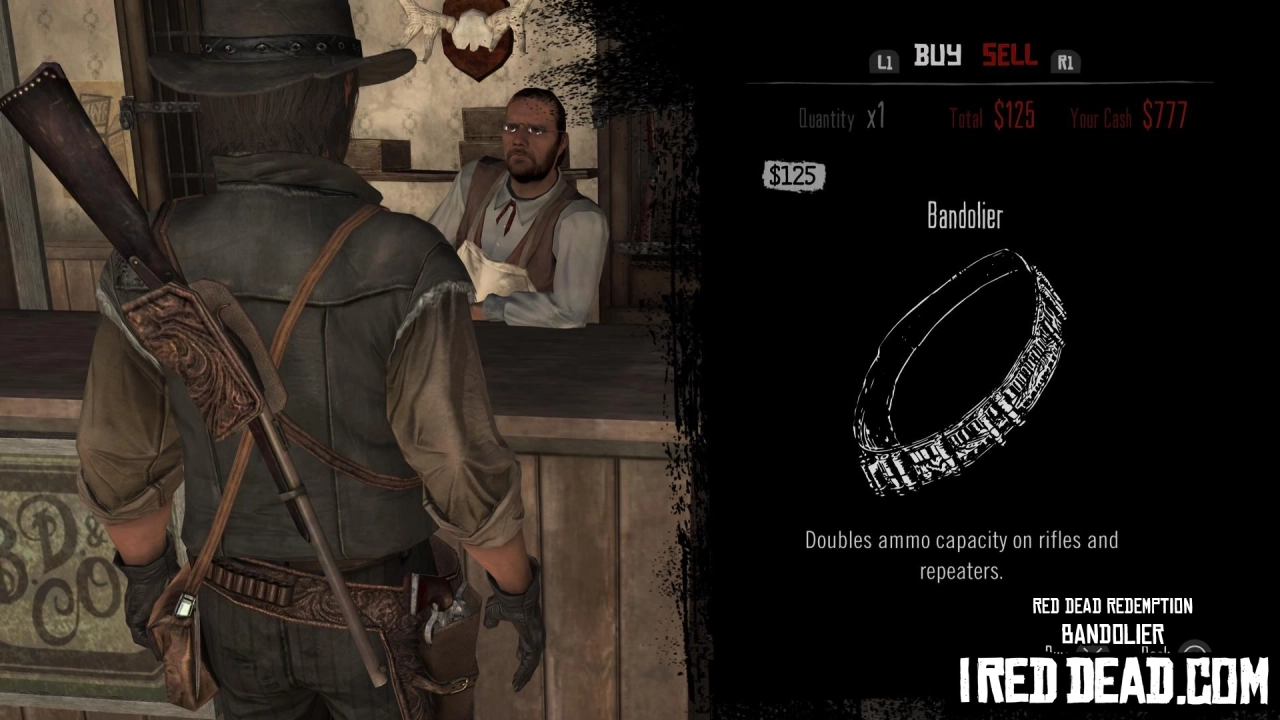Select the $125 price tag
The width and height of the screenshot is (1280, 720).
(x=795, y=176)
